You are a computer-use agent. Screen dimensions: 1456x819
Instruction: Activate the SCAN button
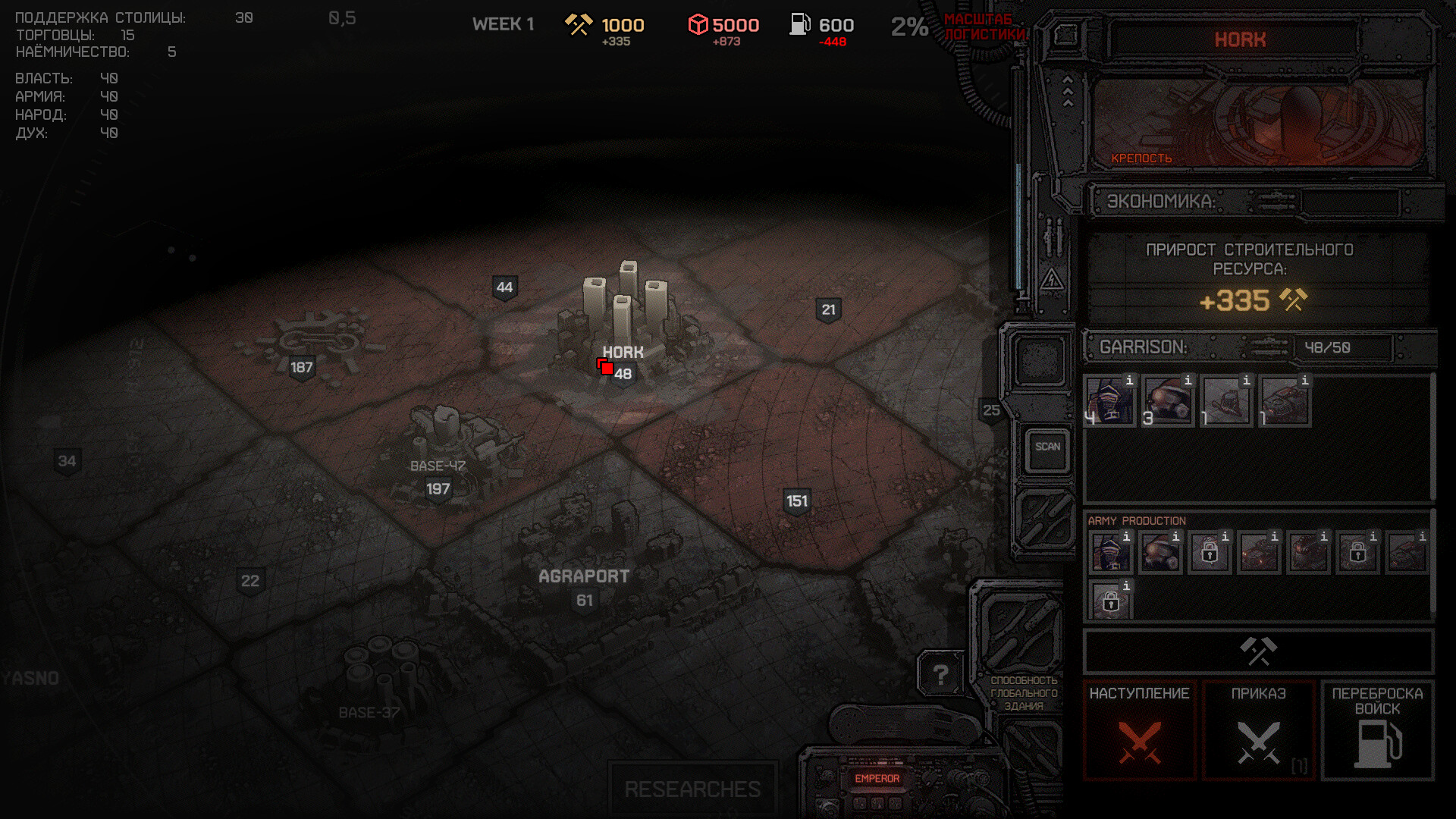click(x=1047, y=447)
